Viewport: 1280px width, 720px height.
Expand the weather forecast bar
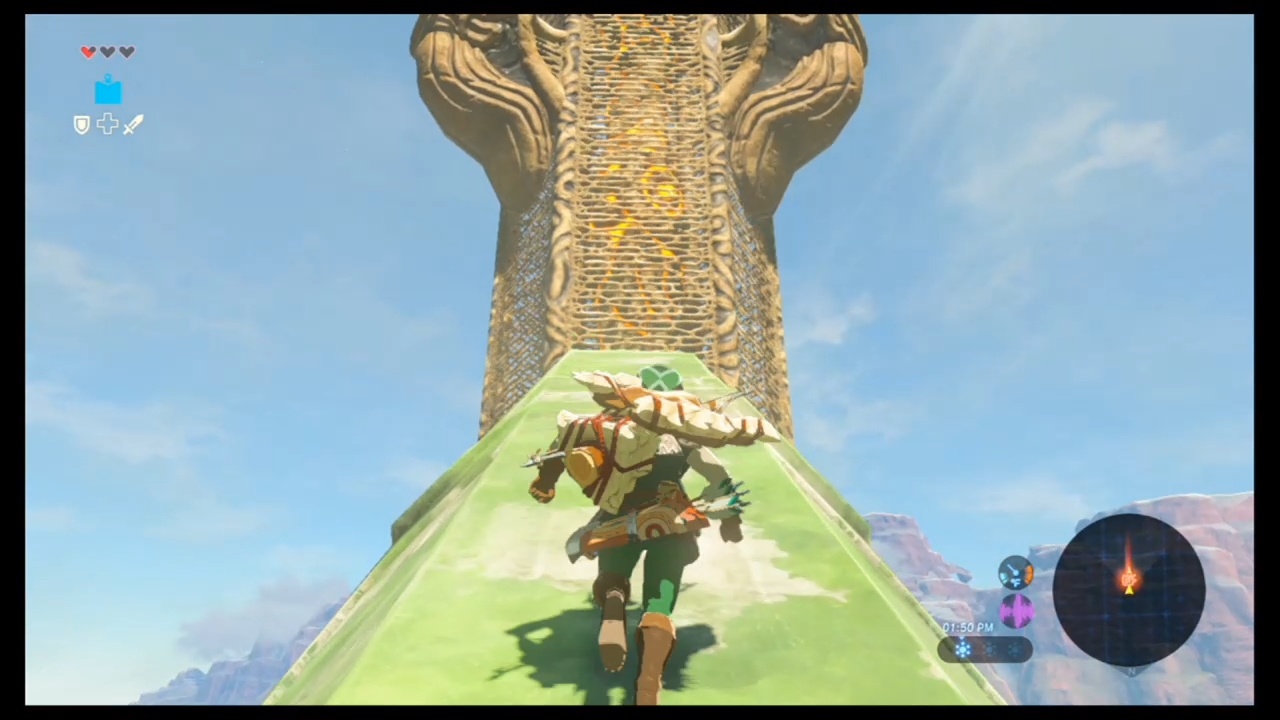[x=985, y=650]
